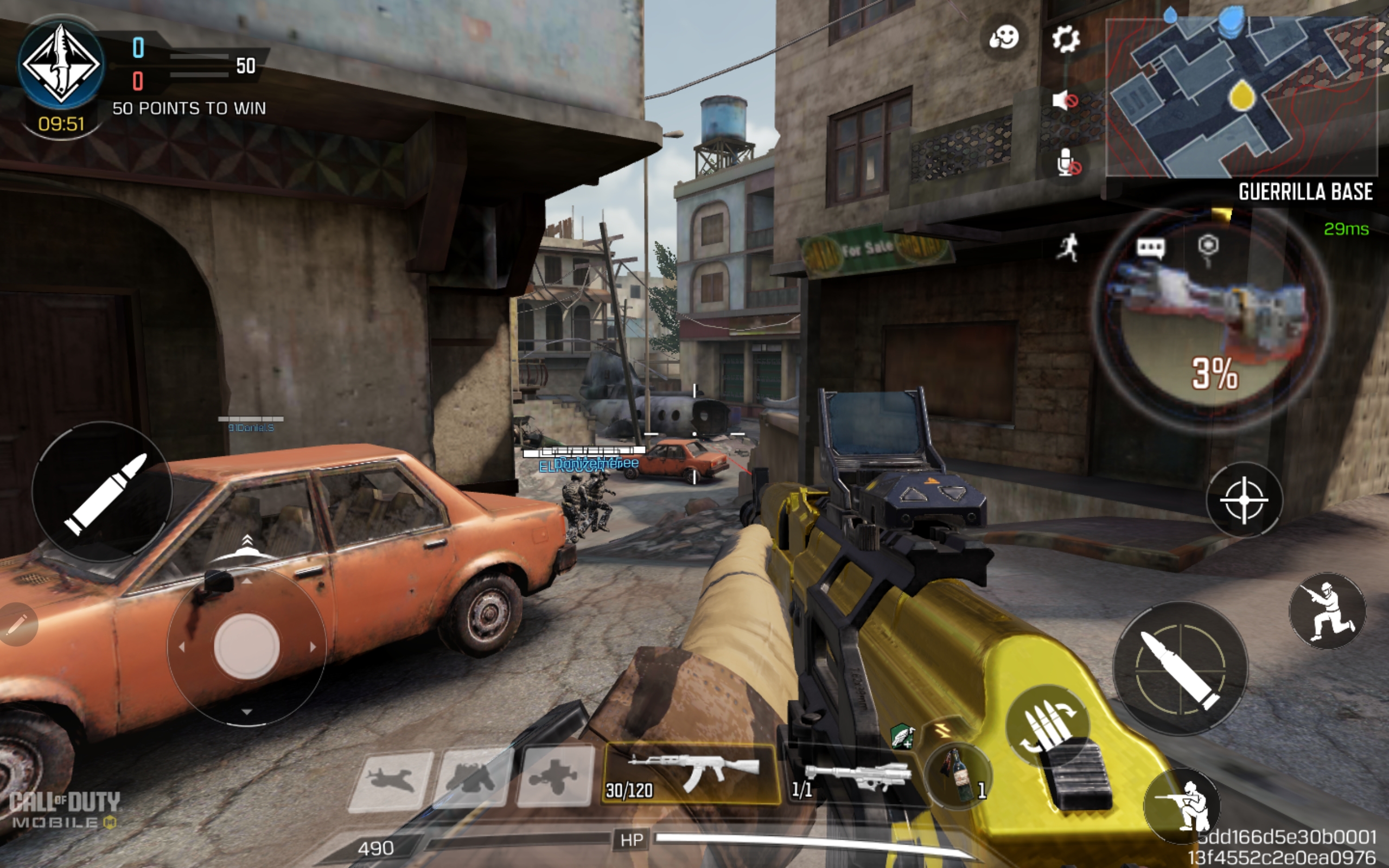
Task: Tap the sprint running-man icon
Action: point(1067,249)
